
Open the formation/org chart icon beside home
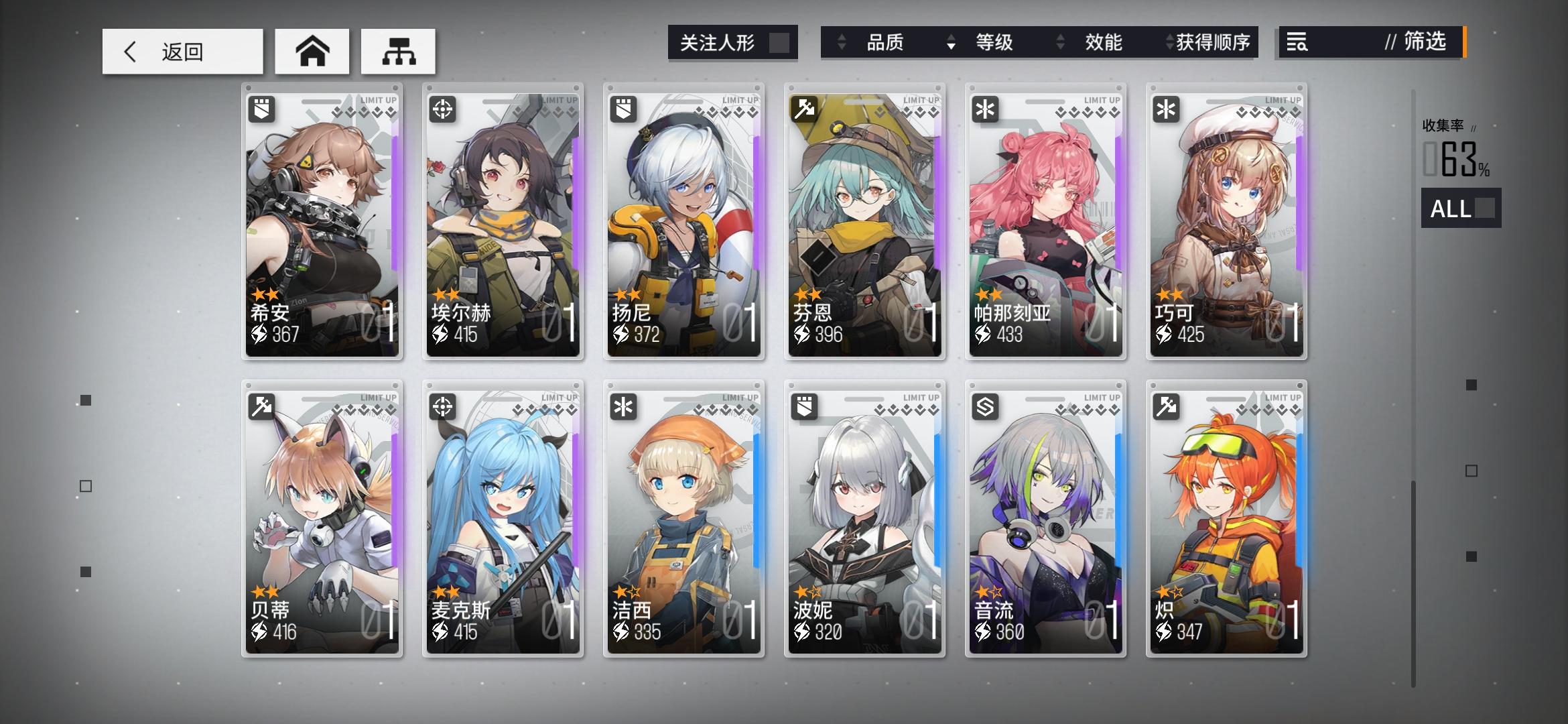point(399,50)
